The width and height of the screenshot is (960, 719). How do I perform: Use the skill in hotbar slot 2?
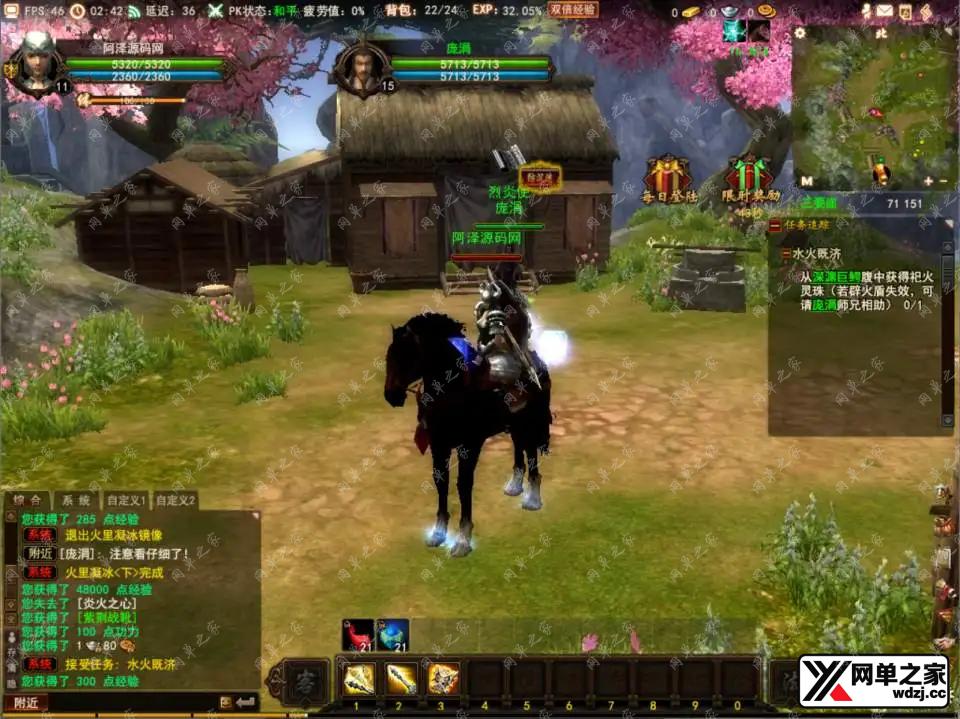tap(402, 679)
